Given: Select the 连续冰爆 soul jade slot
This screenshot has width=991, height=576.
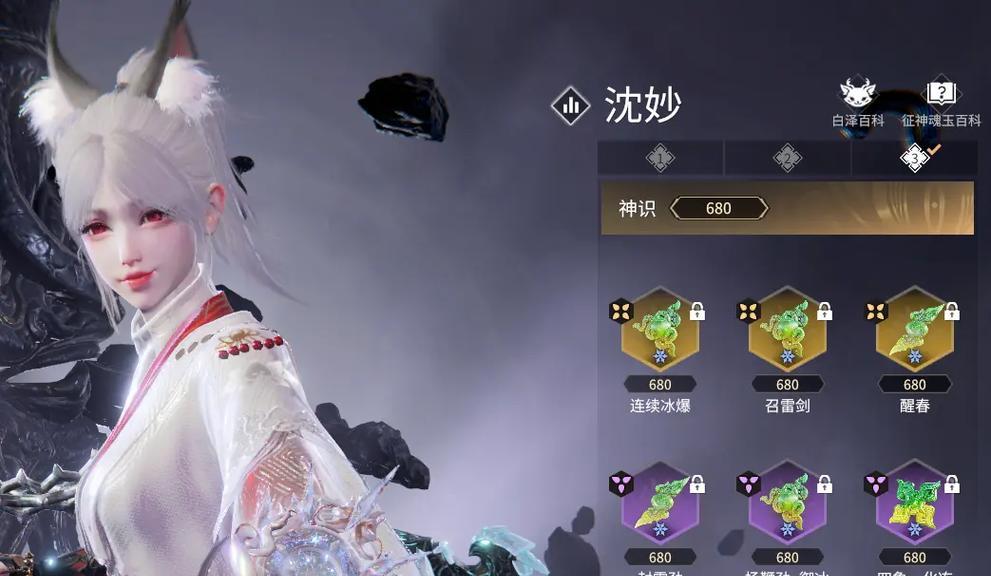Looking at the screenshot, I should [660, 332].
